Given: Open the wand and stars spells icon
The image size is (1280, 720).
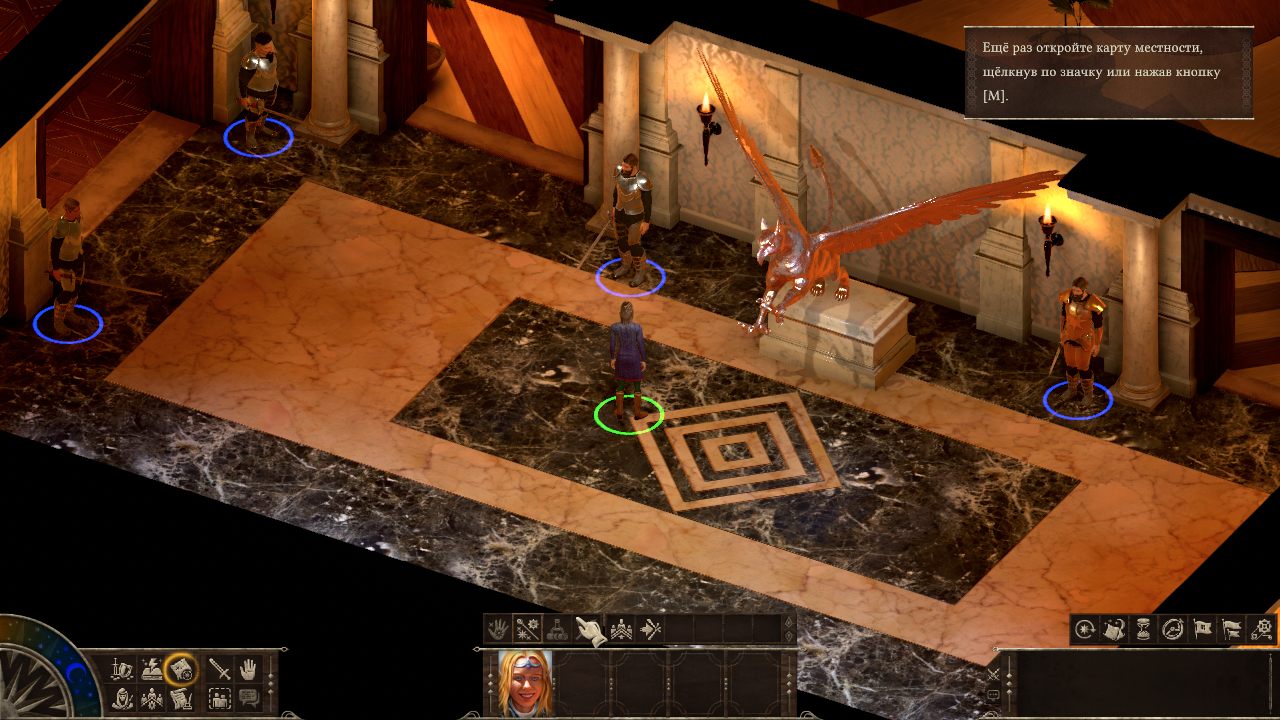Looking at the screenshot, I should (527, 629).
